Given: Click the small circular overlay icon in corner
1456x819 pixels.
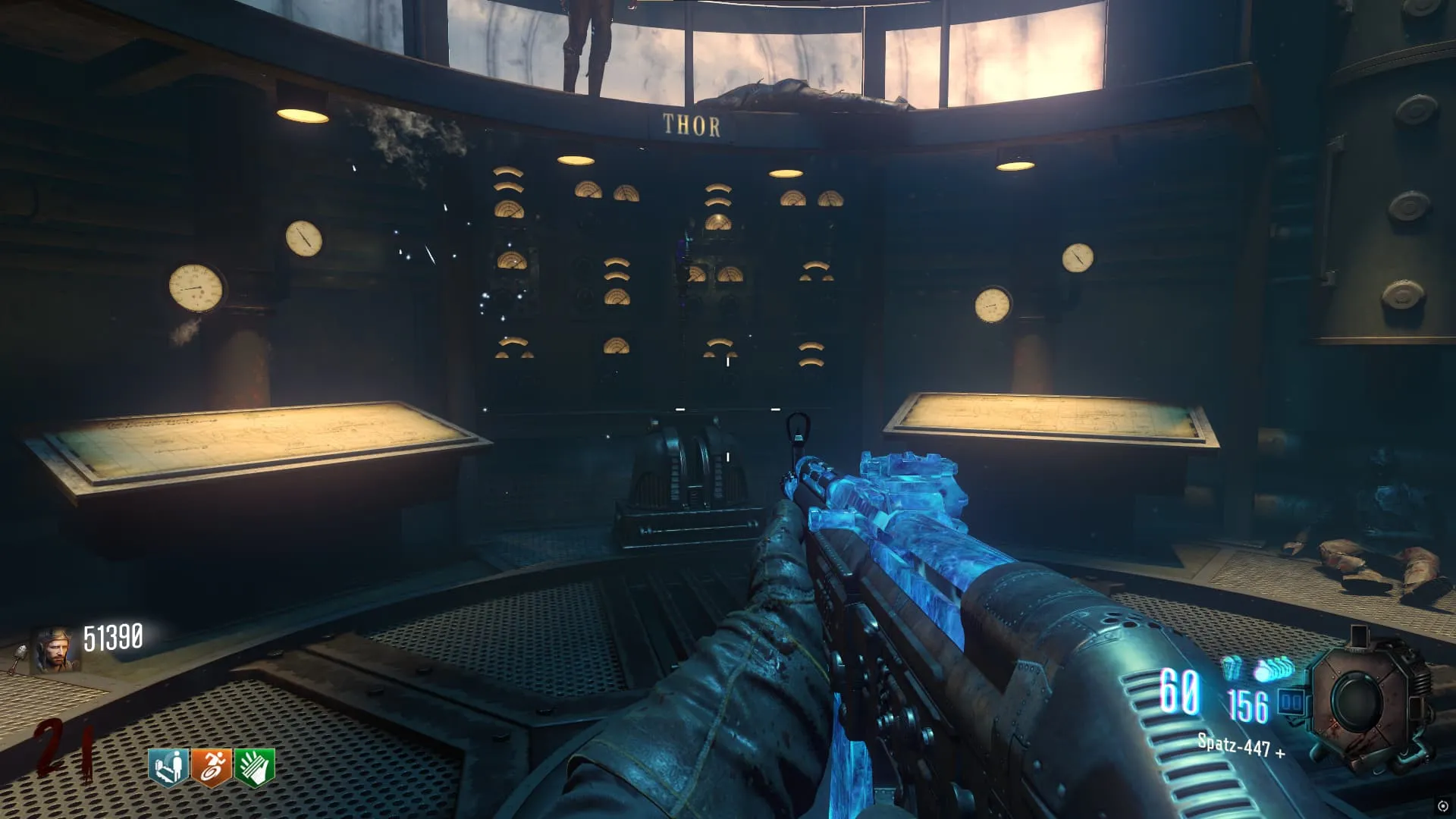Looking at the screenshot, I should pyautogui.click(x=1443, y=806).
